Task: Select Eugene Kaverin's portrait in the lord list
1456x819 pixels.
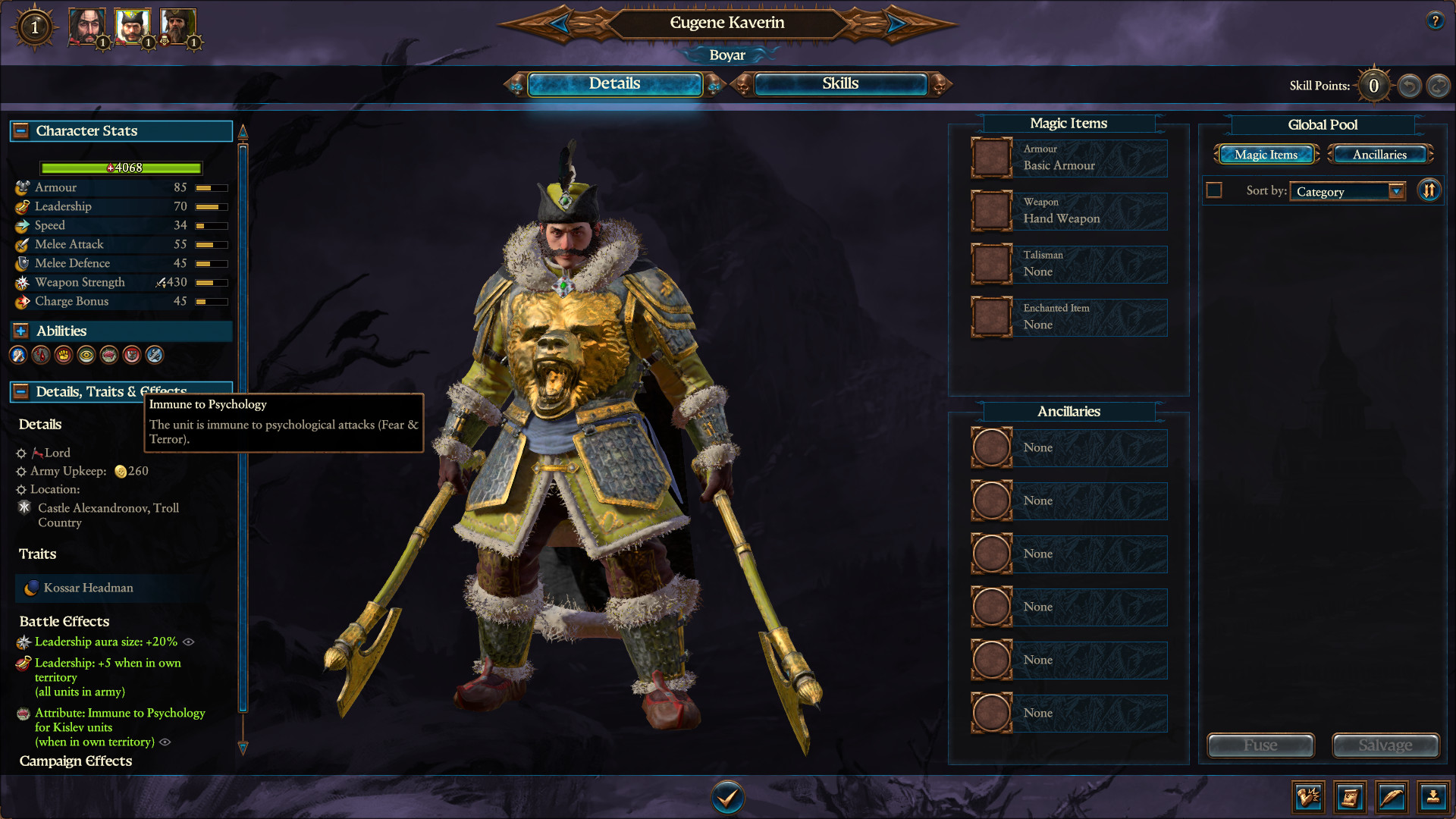Action: (x=133, y=27)
